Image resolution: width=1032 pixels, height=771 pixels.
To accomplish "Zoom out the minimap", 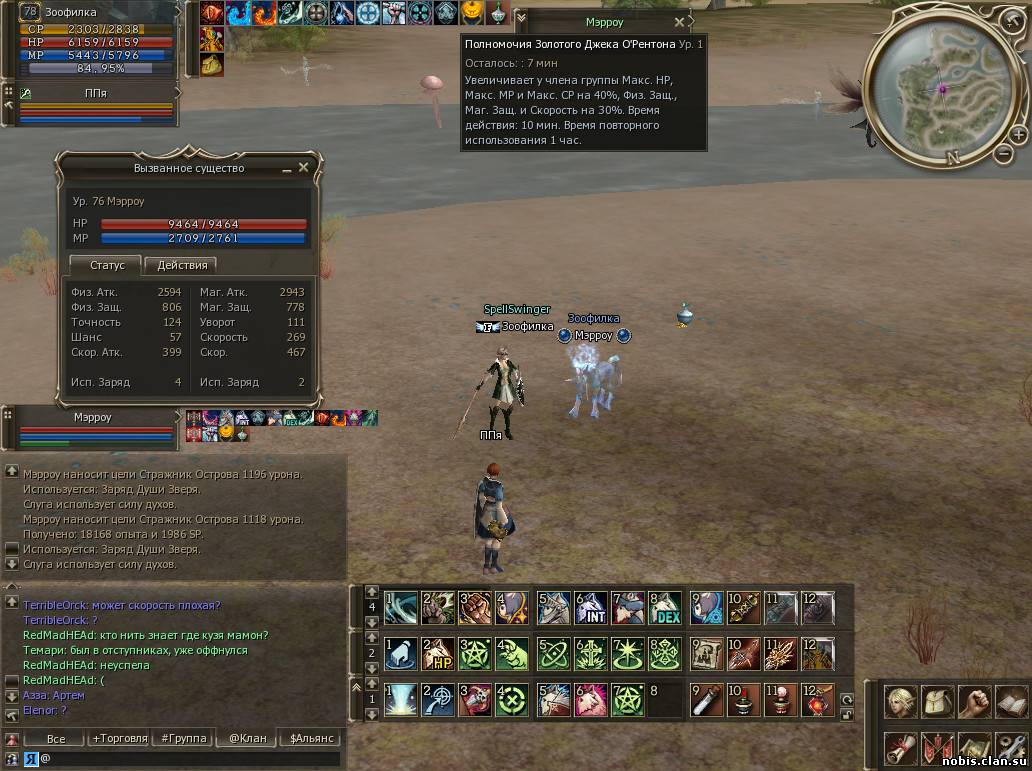I will click(1004, 153).
